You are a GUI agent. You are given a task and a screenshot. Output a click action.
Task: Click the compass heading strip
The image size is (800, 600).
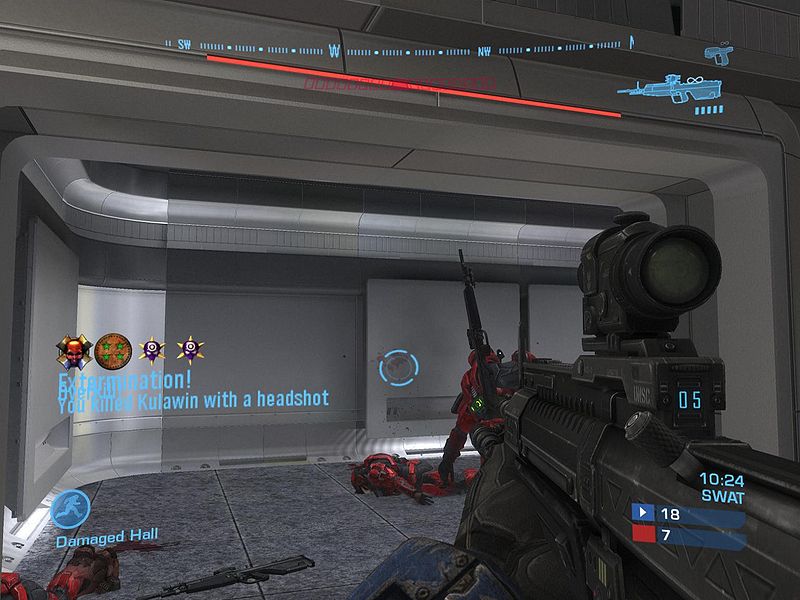[405, 46]
